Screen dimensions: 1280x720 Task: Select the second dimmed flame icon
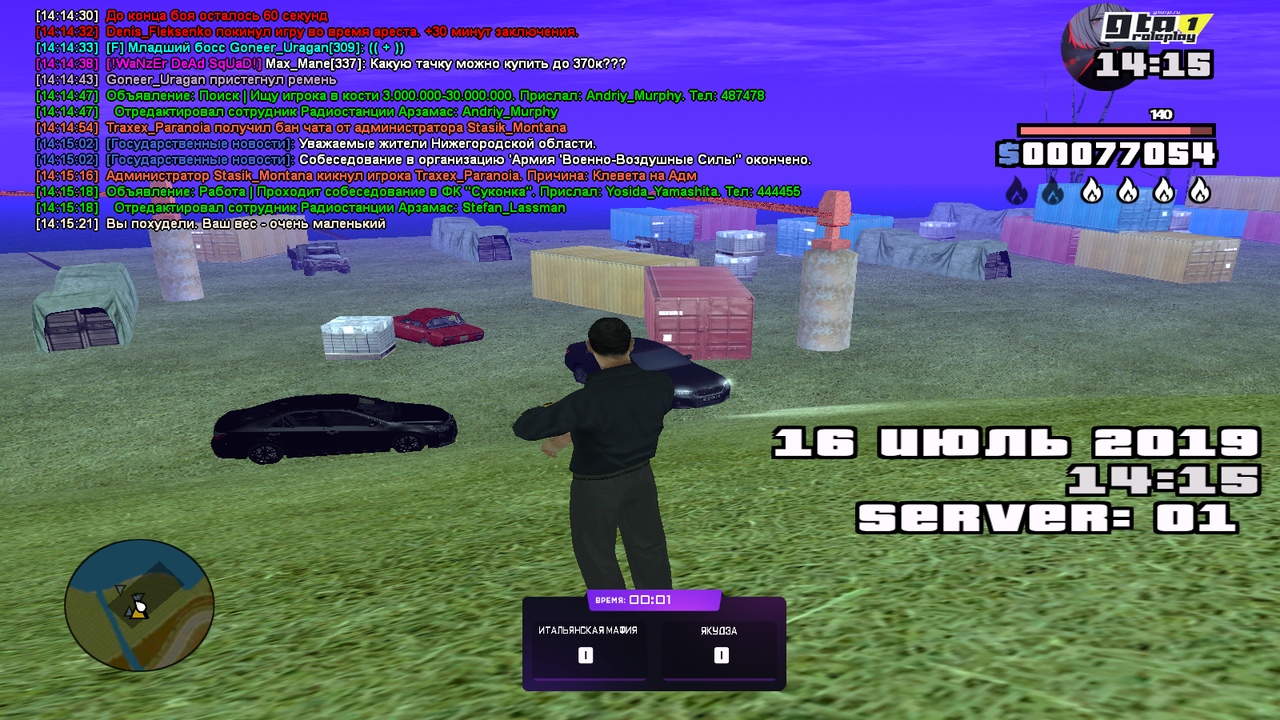pos(1053,189)
